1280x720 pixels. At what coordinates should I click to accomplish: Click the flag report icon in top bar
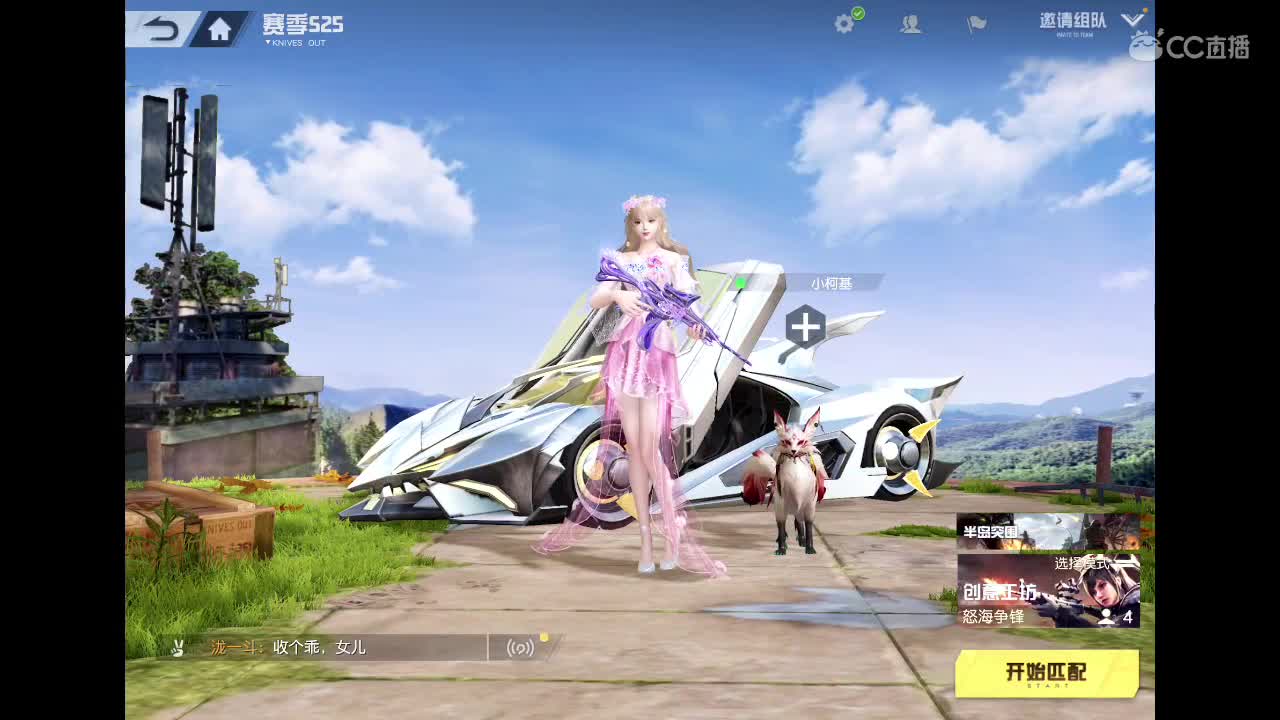975,23
